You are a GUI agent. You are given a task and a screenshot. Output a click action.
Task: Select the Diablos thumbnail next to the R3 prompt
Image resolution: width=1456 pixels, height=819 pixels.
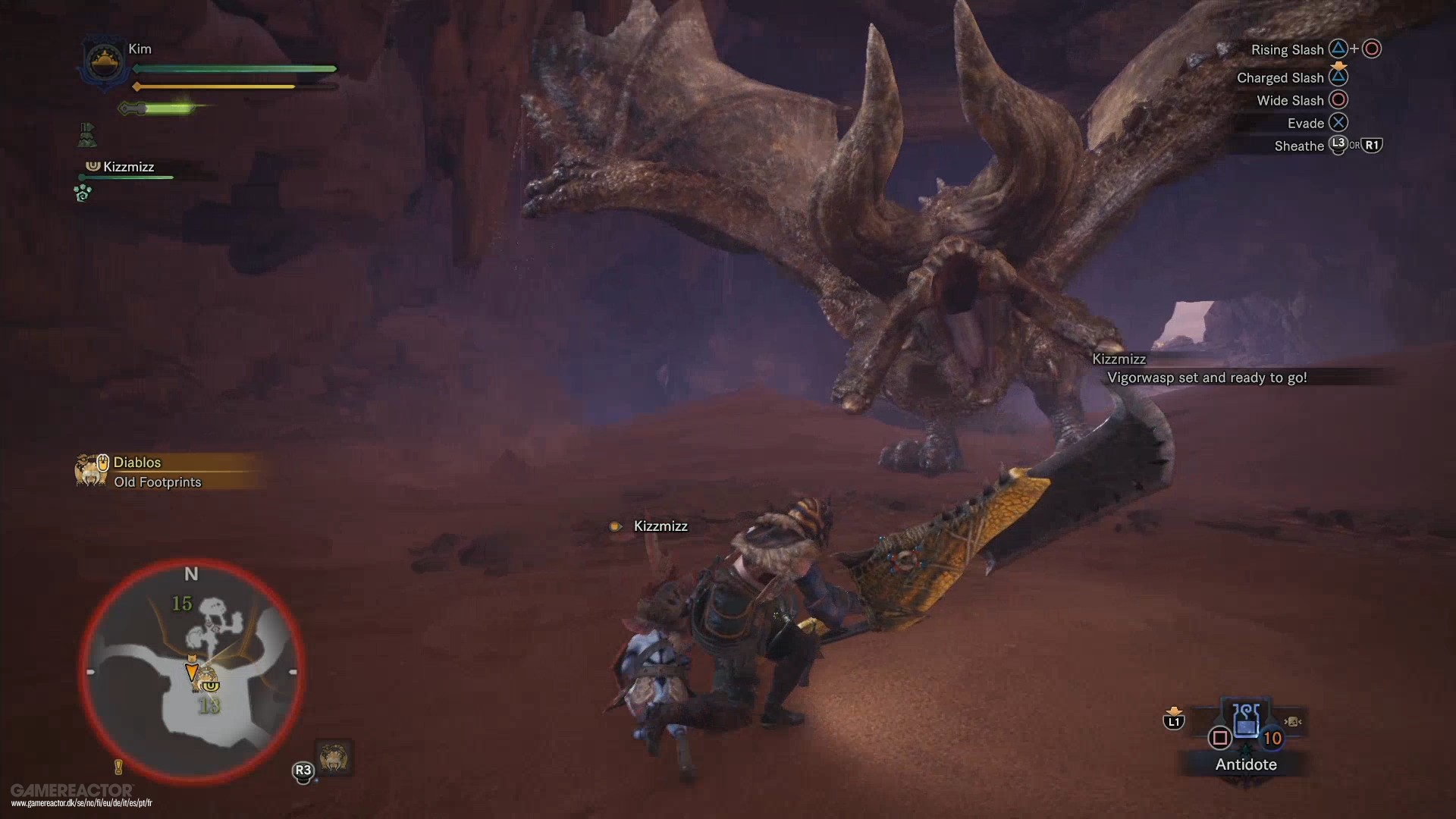332,758
